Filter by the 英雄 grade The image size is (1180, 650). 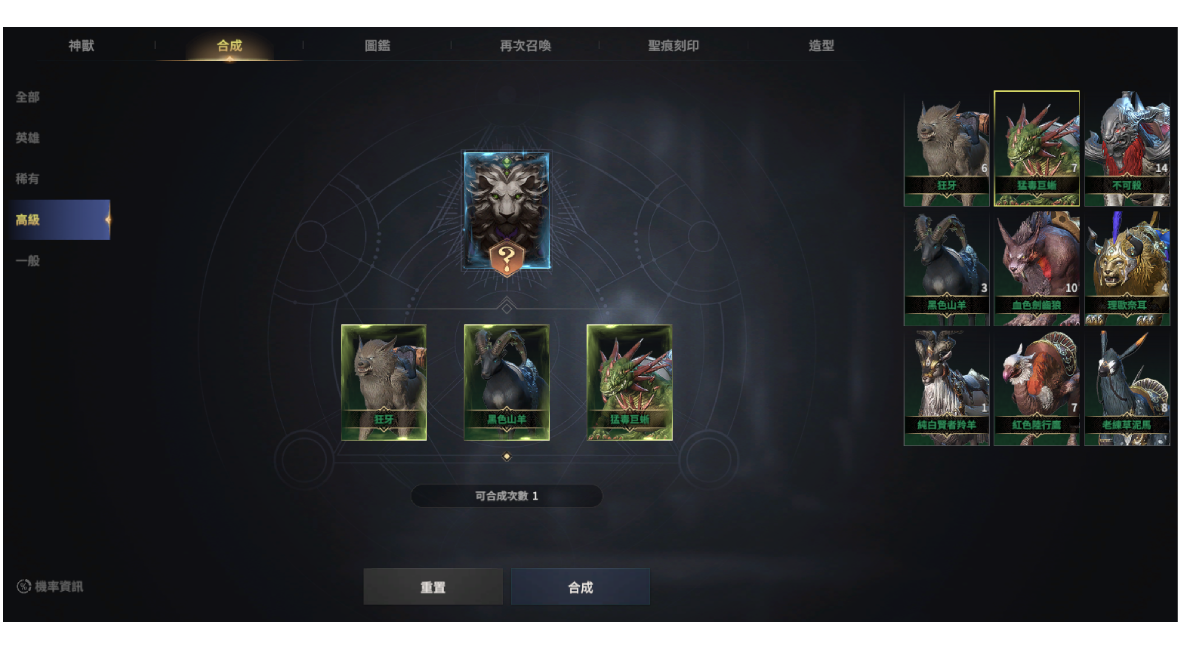click(28, 138)
